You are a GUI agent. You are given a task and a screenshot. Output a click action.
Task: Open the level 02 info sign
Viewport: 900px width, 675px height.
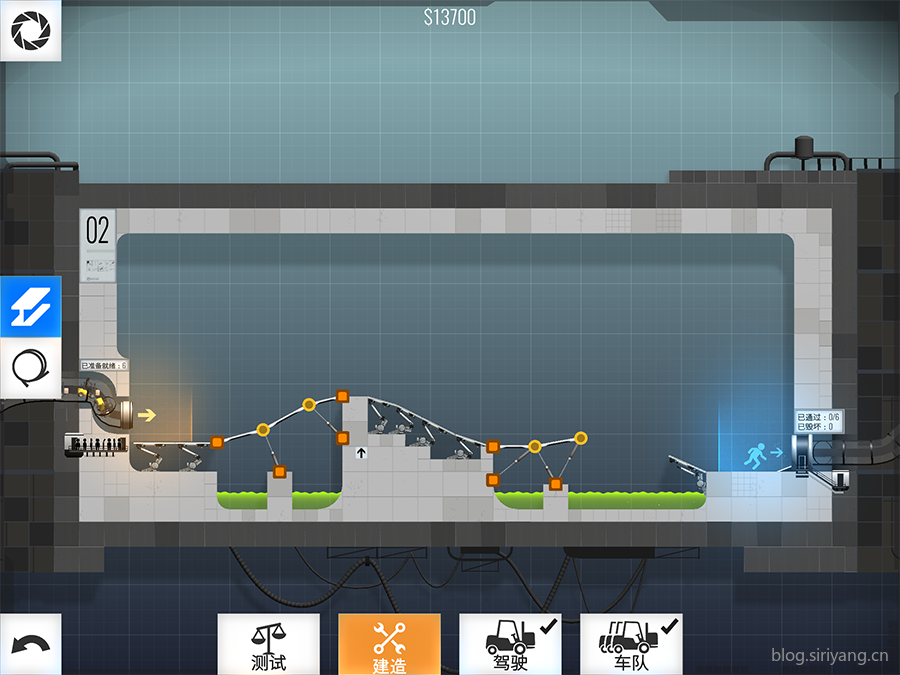click(98, 243)
